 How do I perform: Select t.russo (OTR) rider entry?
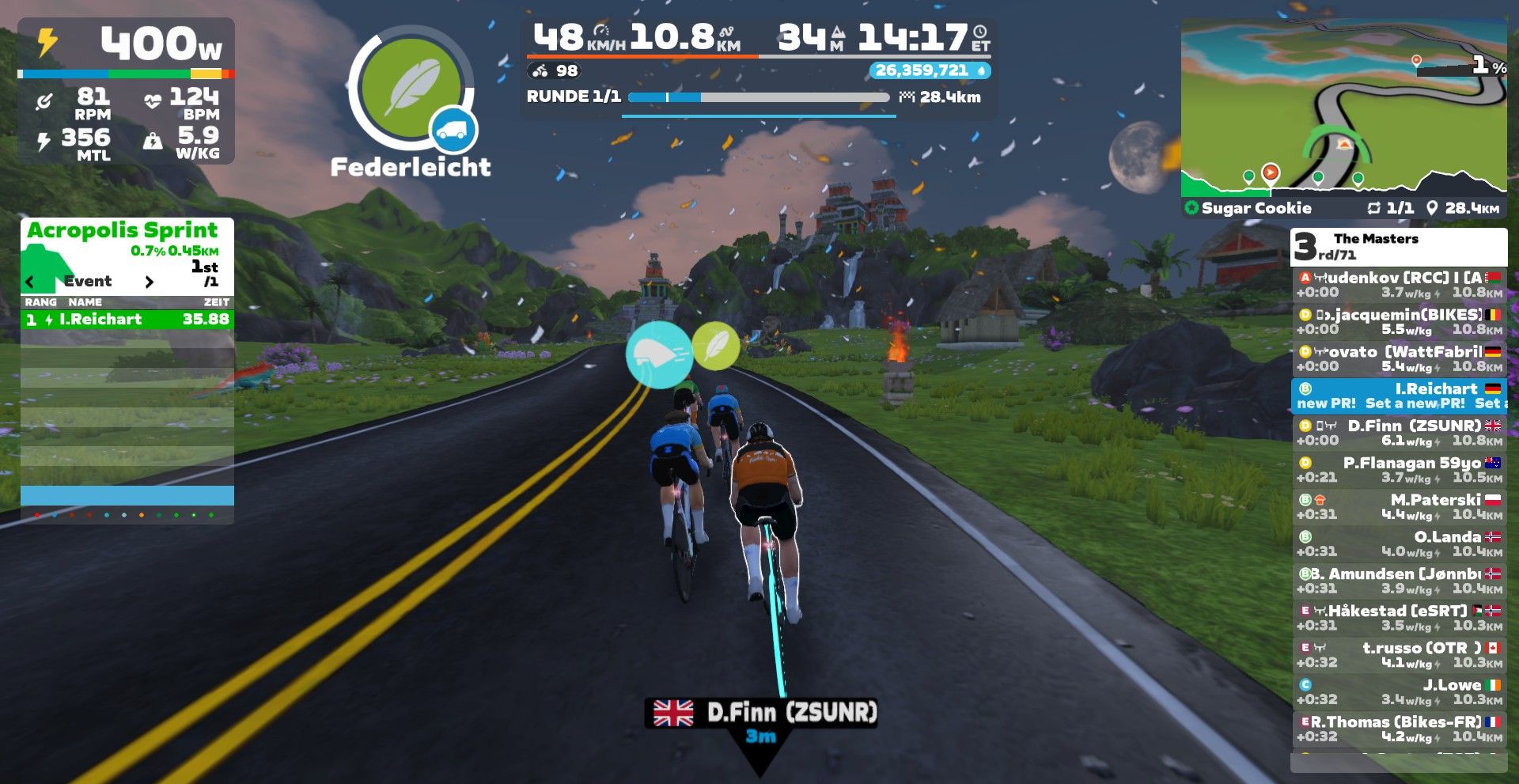click(x=1399, y=655)
